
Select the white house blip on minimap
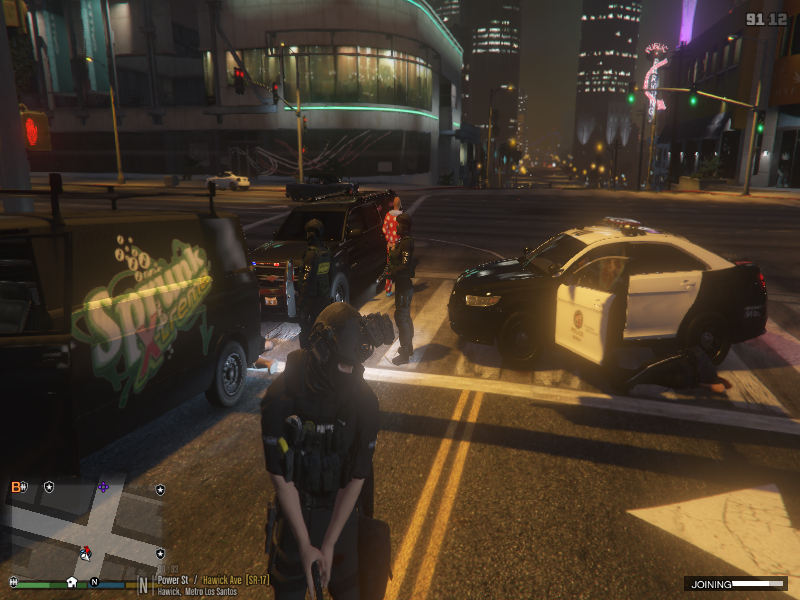pyautogui.click(x=72, y=582)
